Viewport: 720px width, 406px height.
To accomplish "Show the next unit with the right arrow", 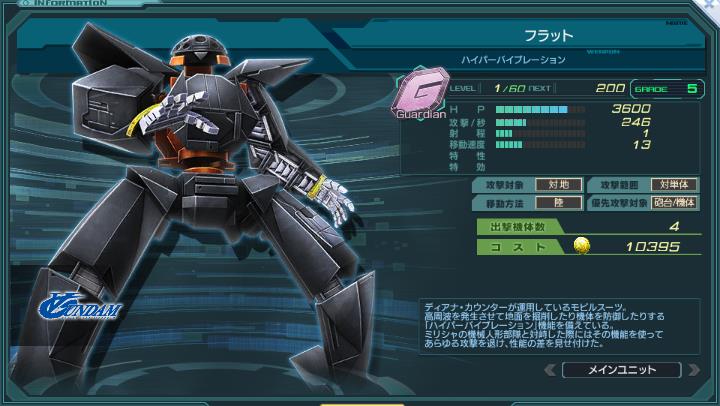I will (695, 369).
